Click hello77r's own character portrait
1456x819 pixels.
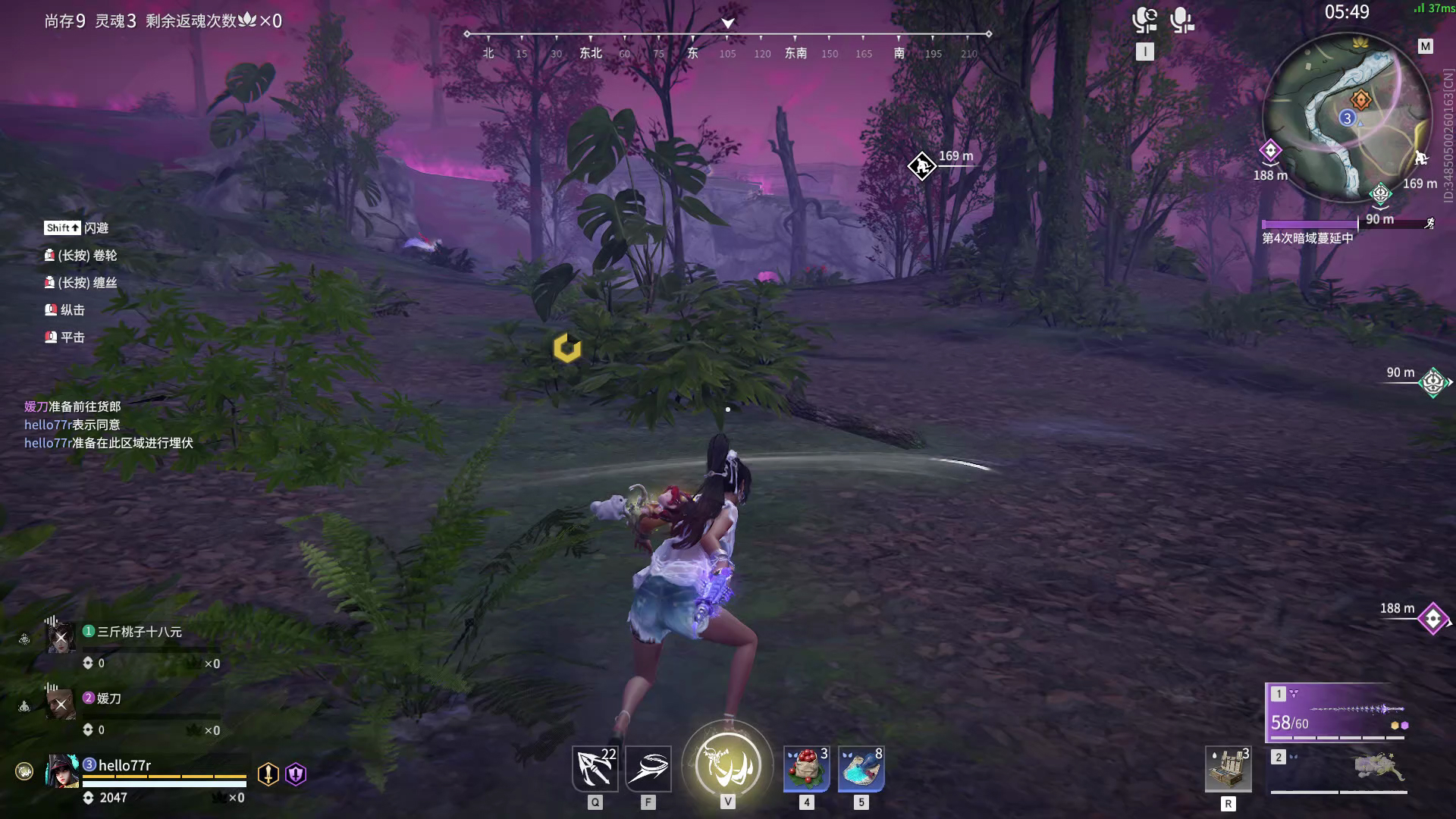[x=62, y=771]
